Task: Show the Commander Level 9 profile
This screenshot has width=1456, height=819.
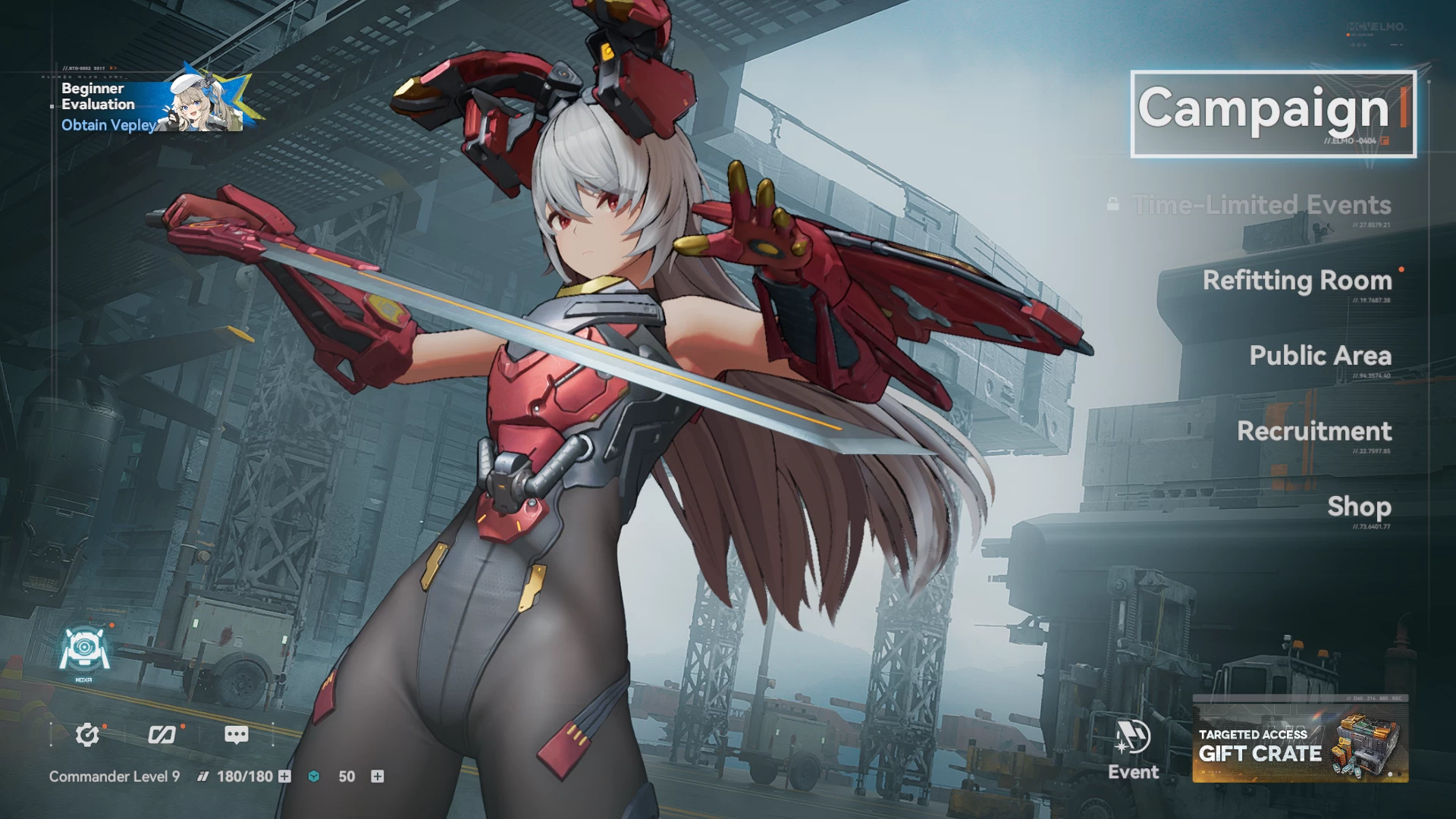Action: click(115, 777)
